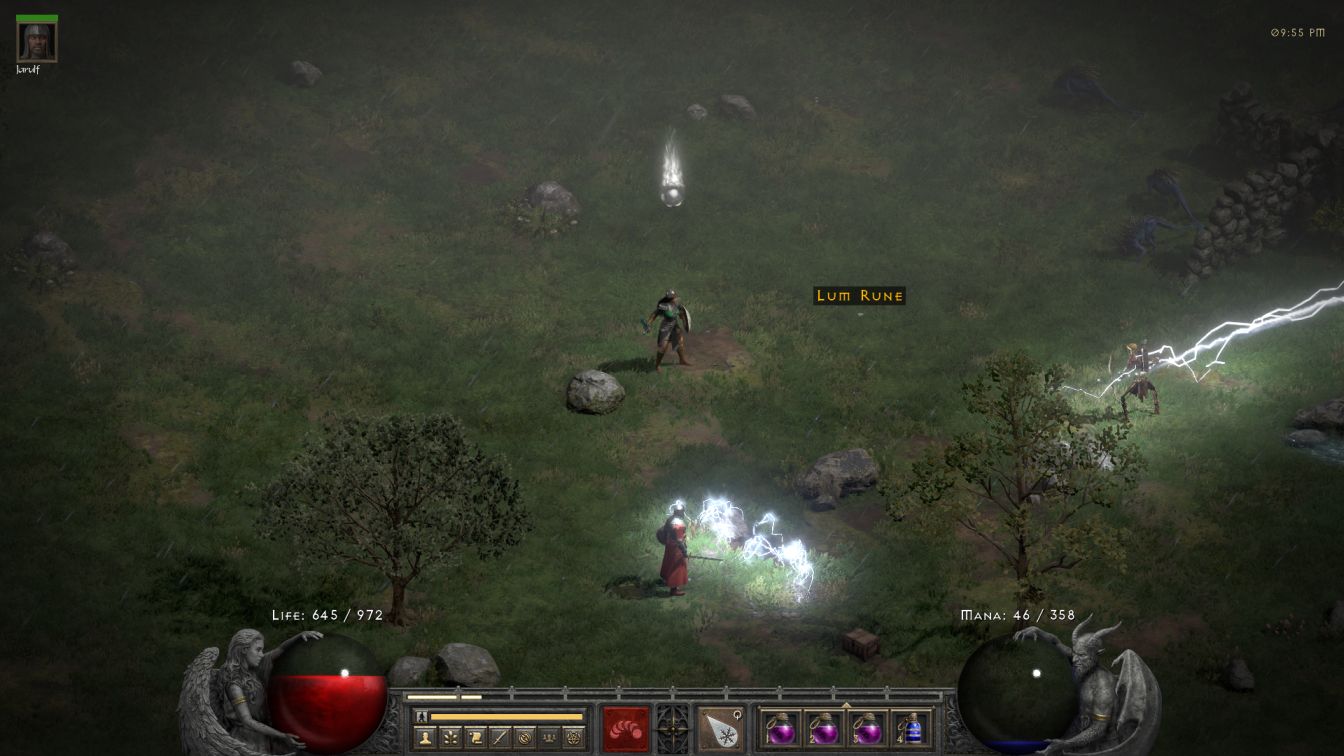Image resolution: width=1344 pixels, height=756 pixels.
Task: Select the snowflake right-click skill icon
Action: tap(720, 729)
